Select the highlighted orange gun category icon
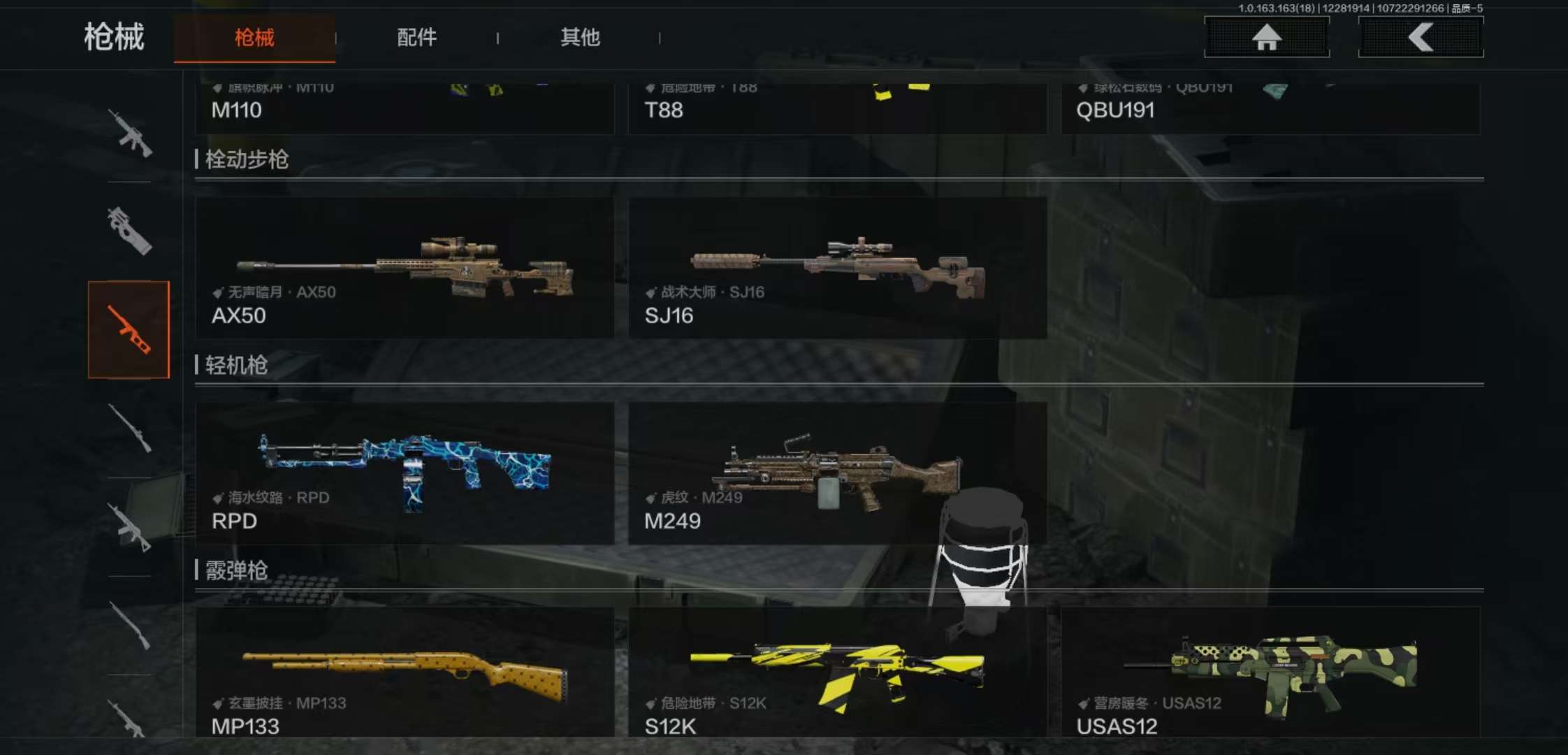1568x755 pixels. (x=129, y=329)
